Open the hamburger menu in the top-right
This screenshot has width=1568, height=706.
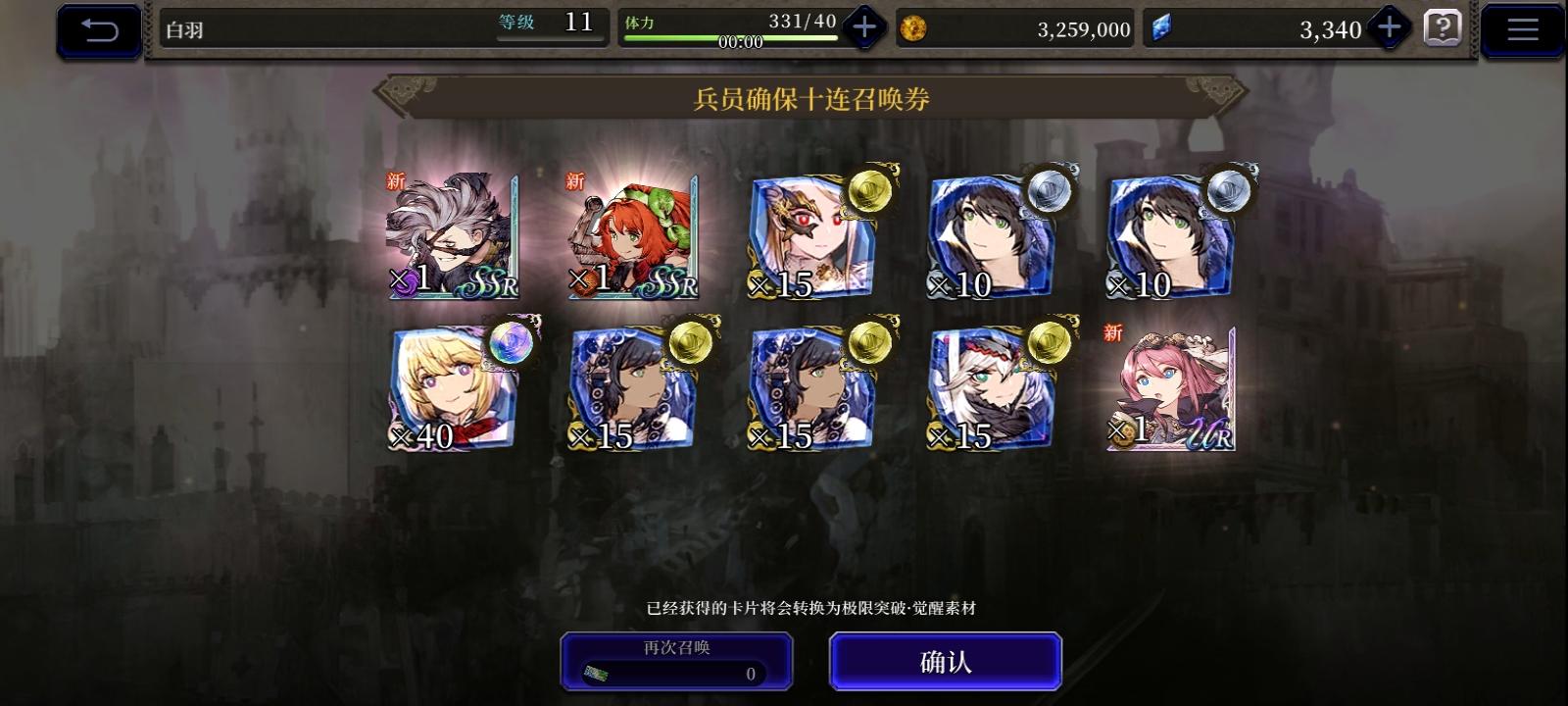1522,27
